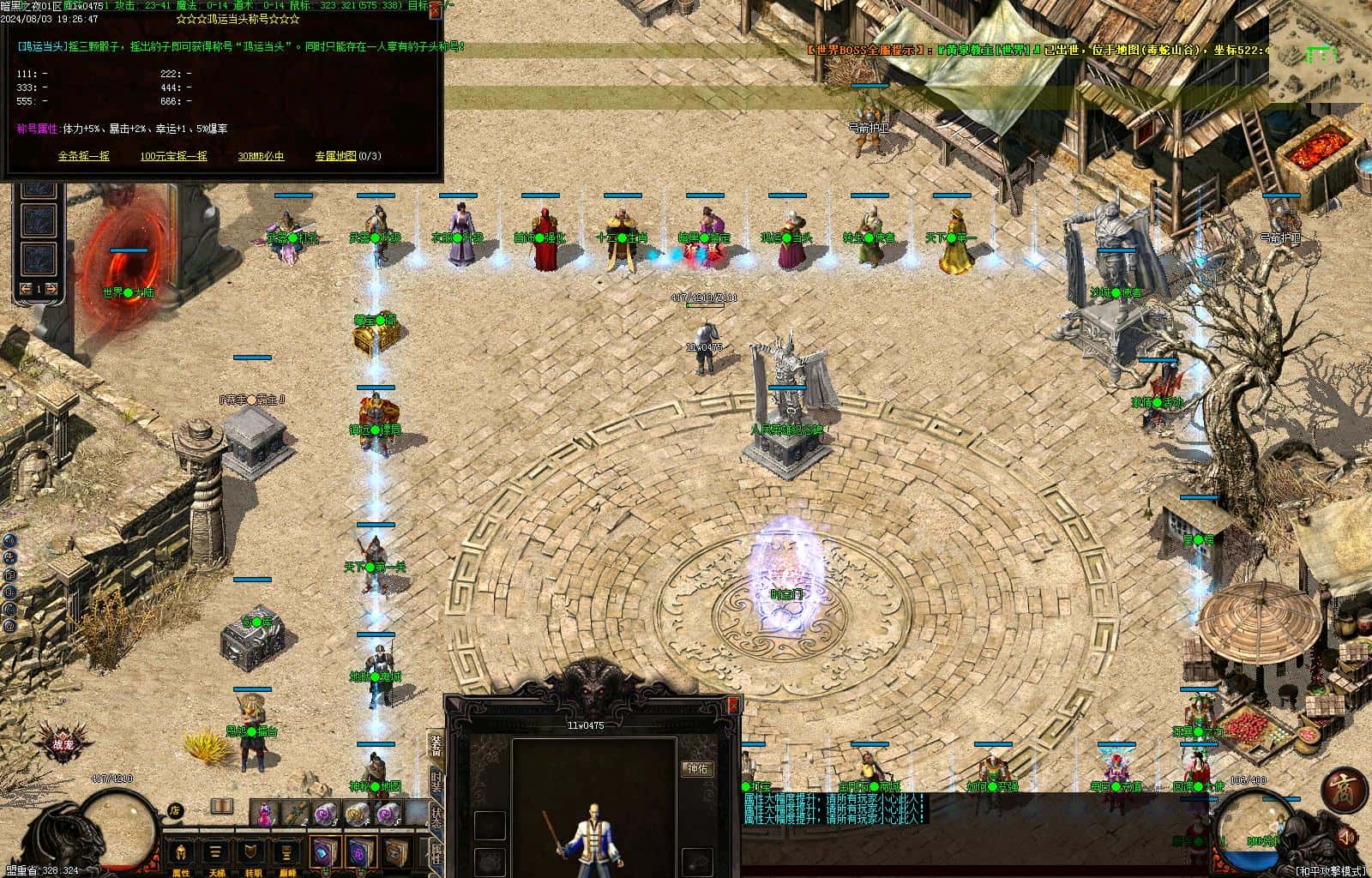1372x878 pixels.
Task: Open the 属性 attributes helmet button
Action: click(181, 853)
